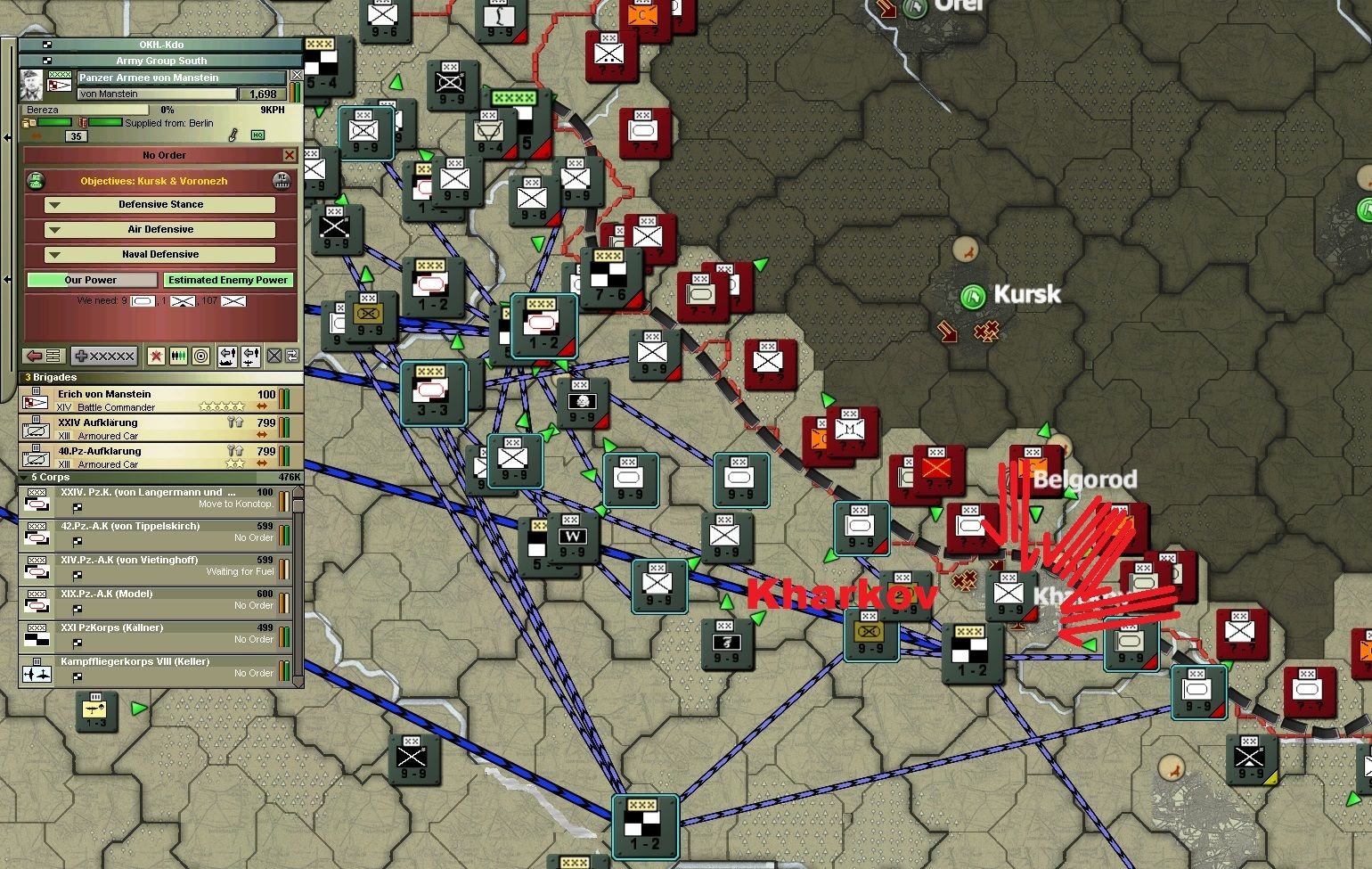Click the airborne transport icon
This screenshot has width=1372, height=869.
point(250,357)
